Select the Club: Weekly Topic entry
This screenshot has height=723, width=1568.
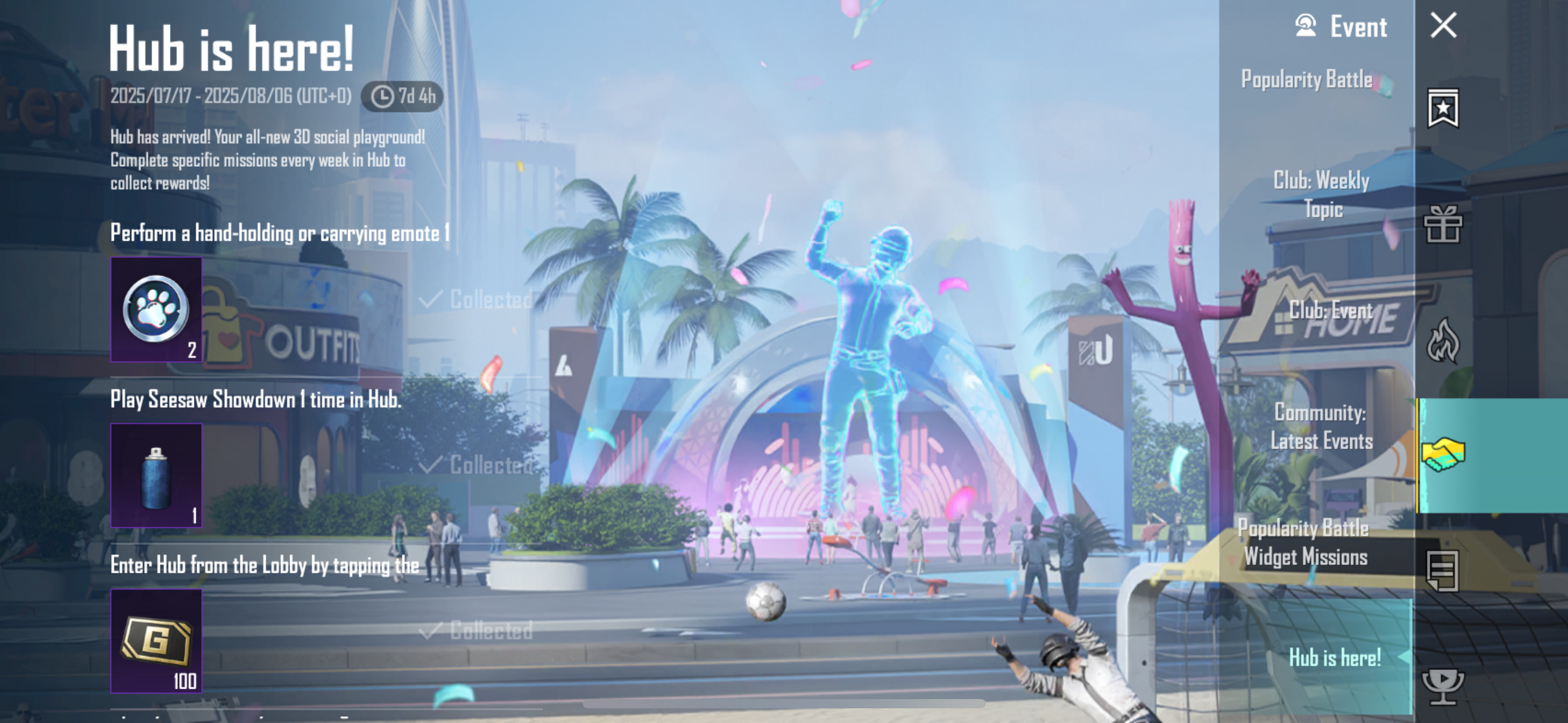click(x=1321, y=194)
